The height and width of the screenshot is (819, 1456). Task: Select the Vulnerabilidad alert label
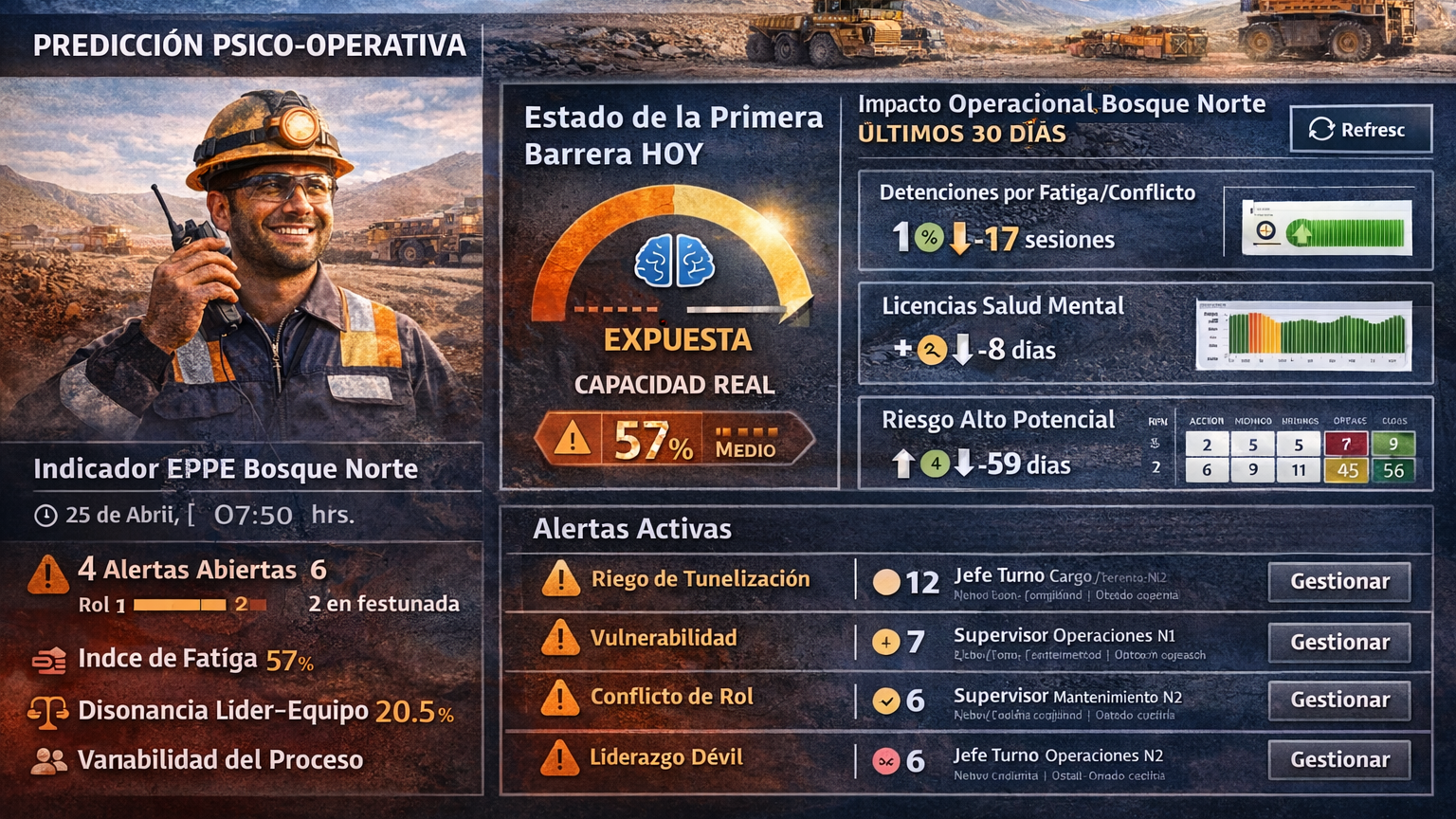coord(663,638)
